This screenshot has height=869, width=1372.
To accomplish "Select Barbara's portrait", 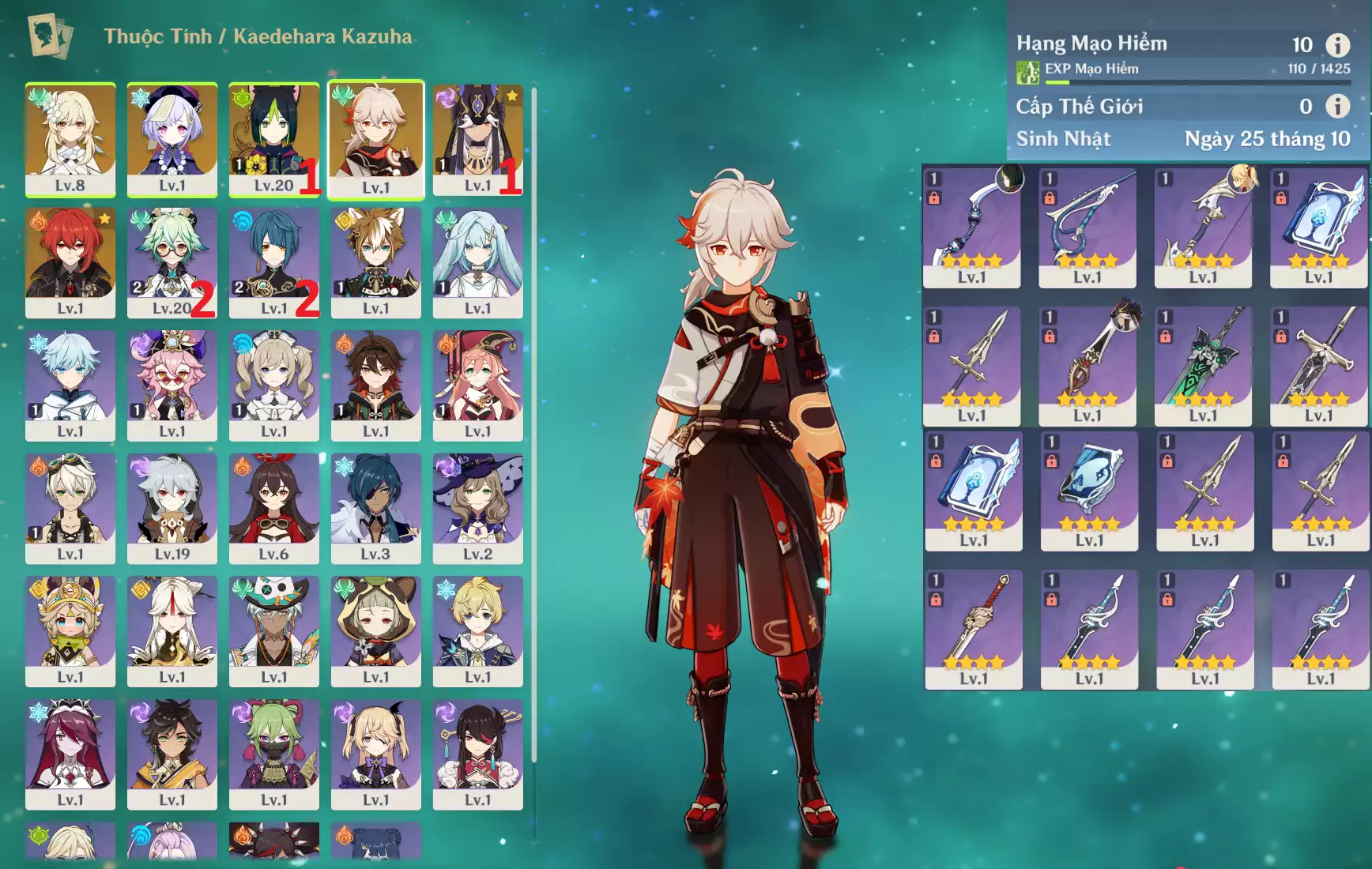I will [x=274, y=385].
